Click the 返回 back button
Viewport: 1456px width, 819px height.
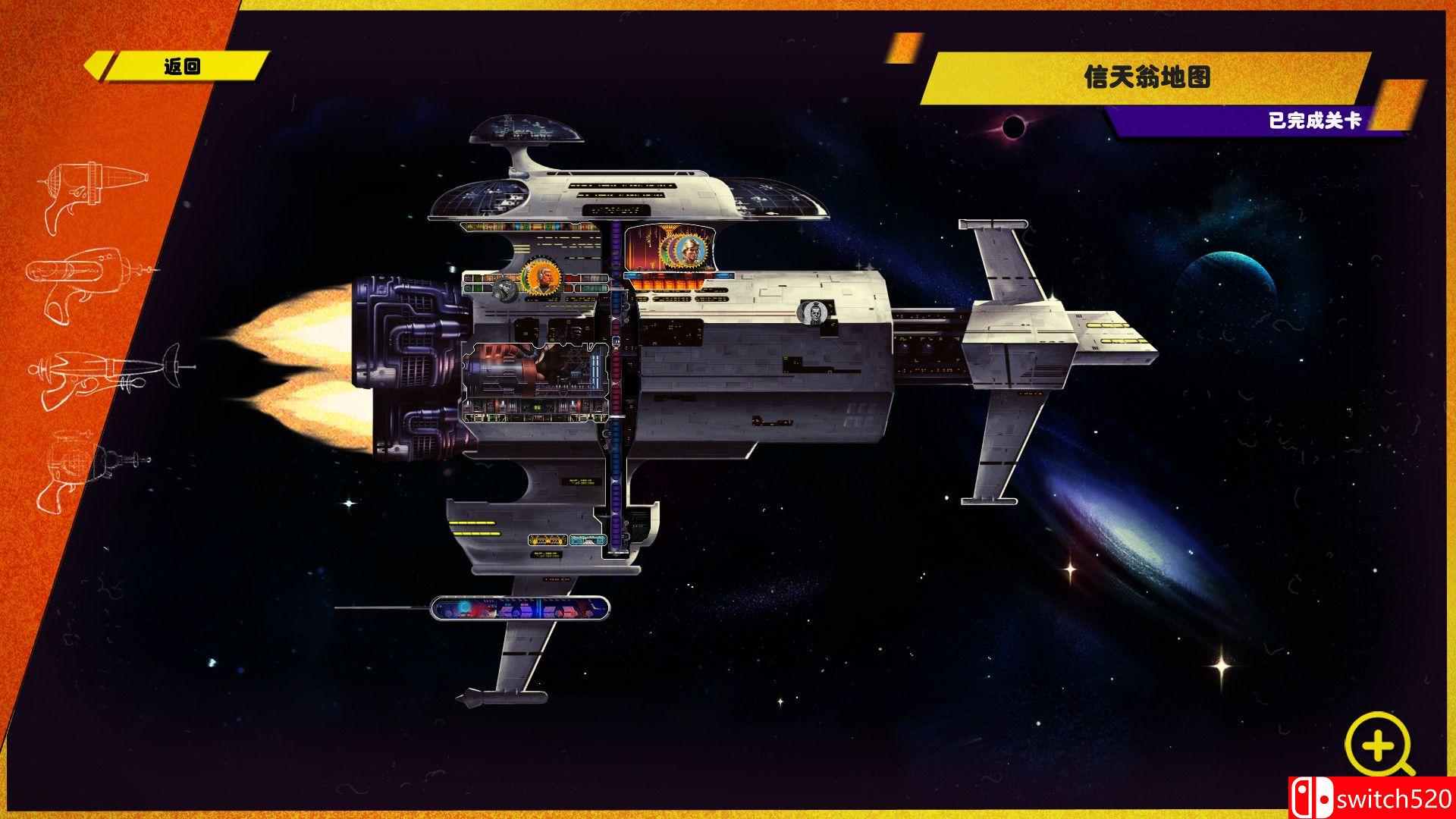[x=182, y=67]
